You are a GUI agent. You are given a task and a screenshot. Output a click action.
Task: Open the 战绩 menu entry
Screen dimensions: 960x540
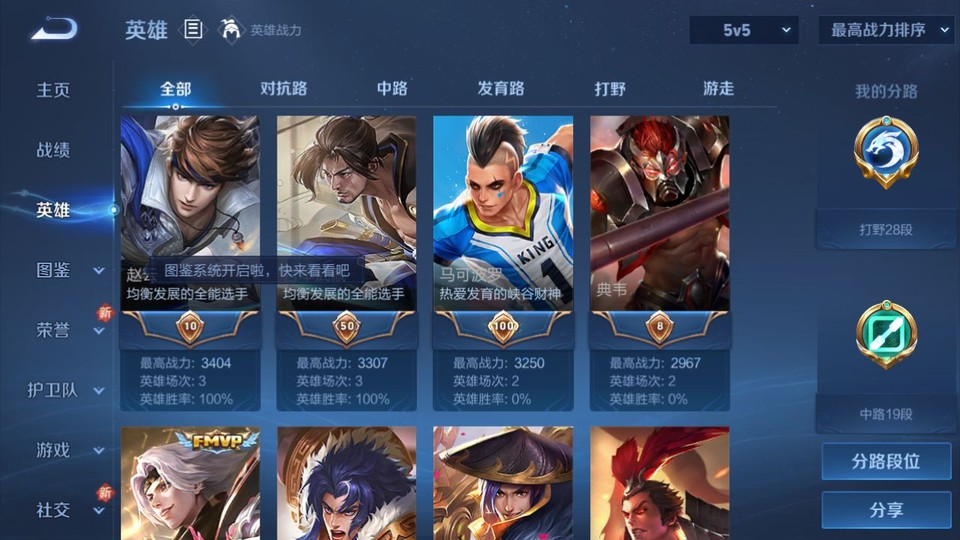(54, 150)
